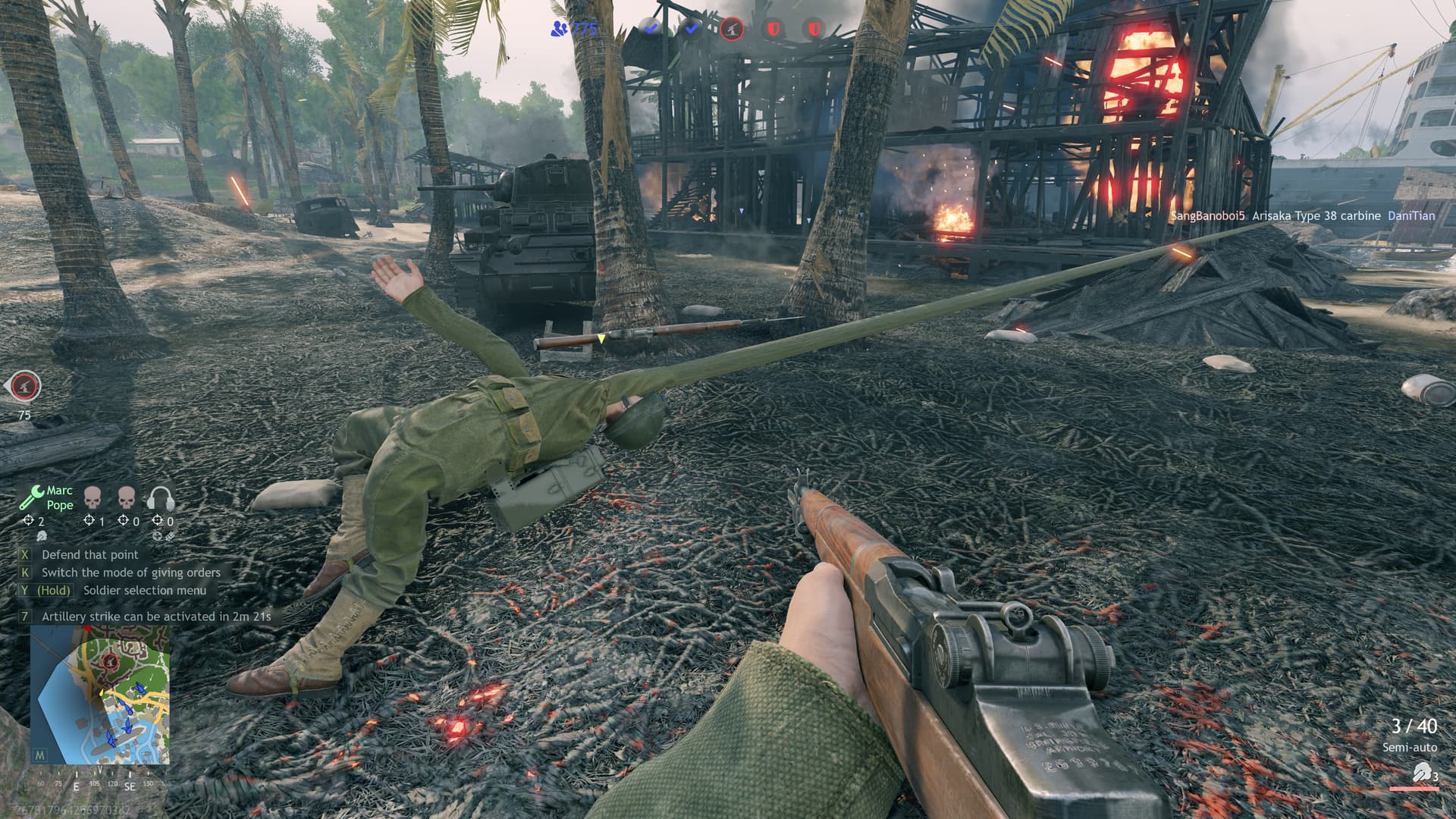Click the active cannon objective in top bar
This screenshot has height=819, width=1456.
(x=732, y=30)
